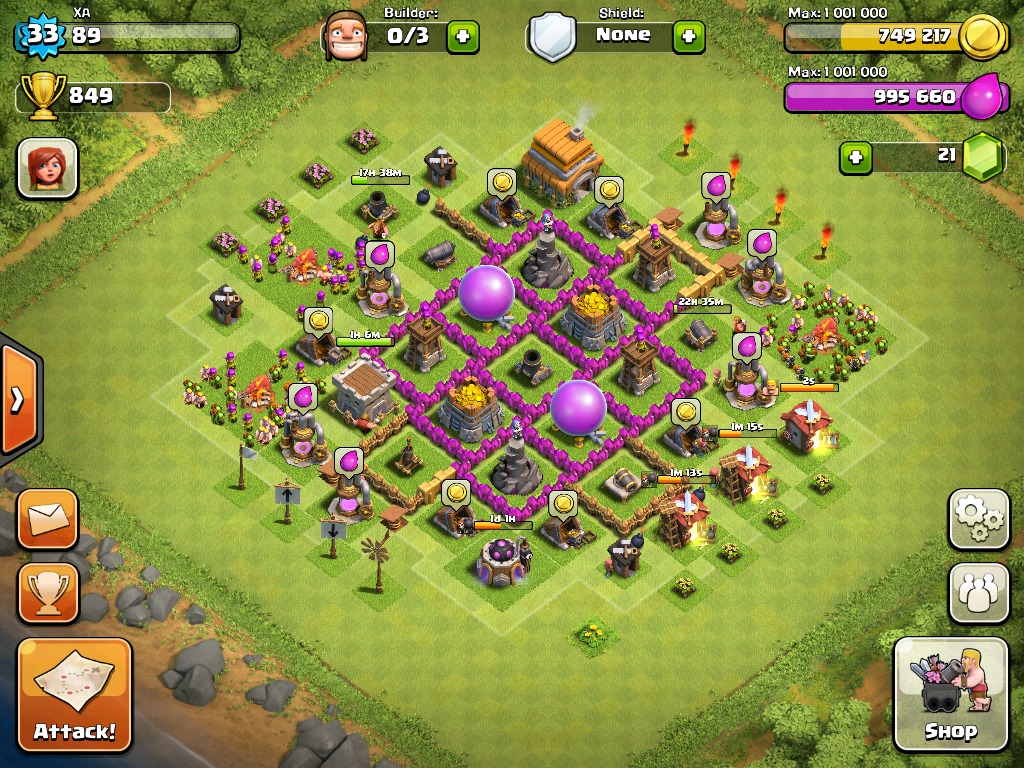Open the settings gears button
Viewport: 1024px width, 768px height.
pos(979,519)
